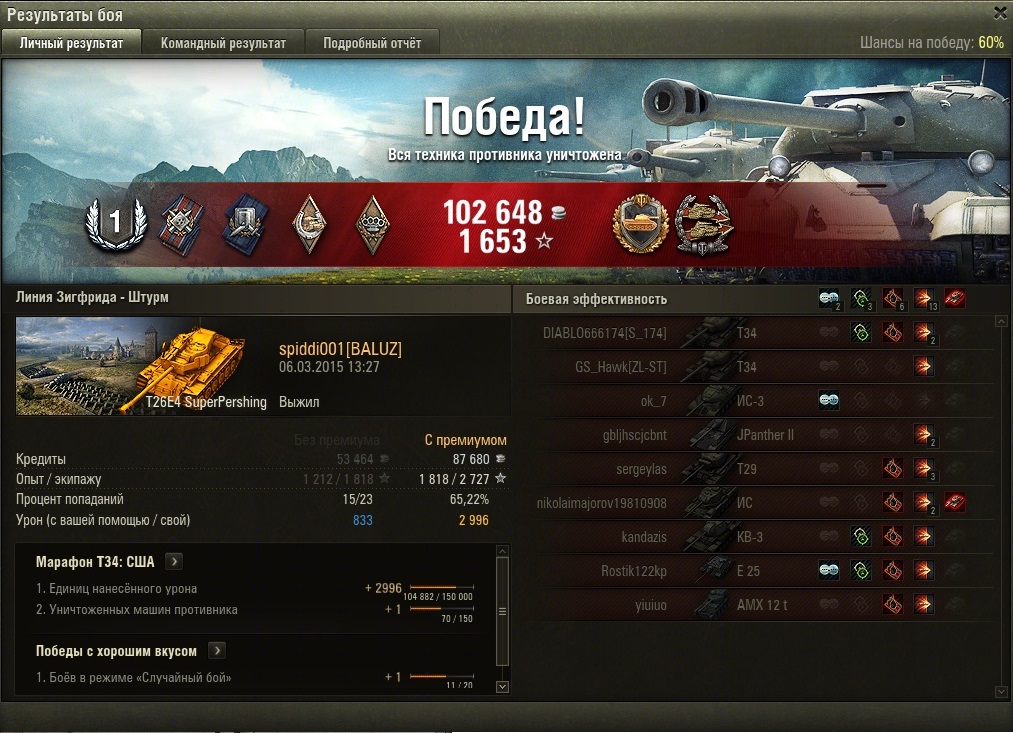This screenshot has width=1013, height=733.
Task: Click the first-class mastery badge medal
Action: point(115,222)
